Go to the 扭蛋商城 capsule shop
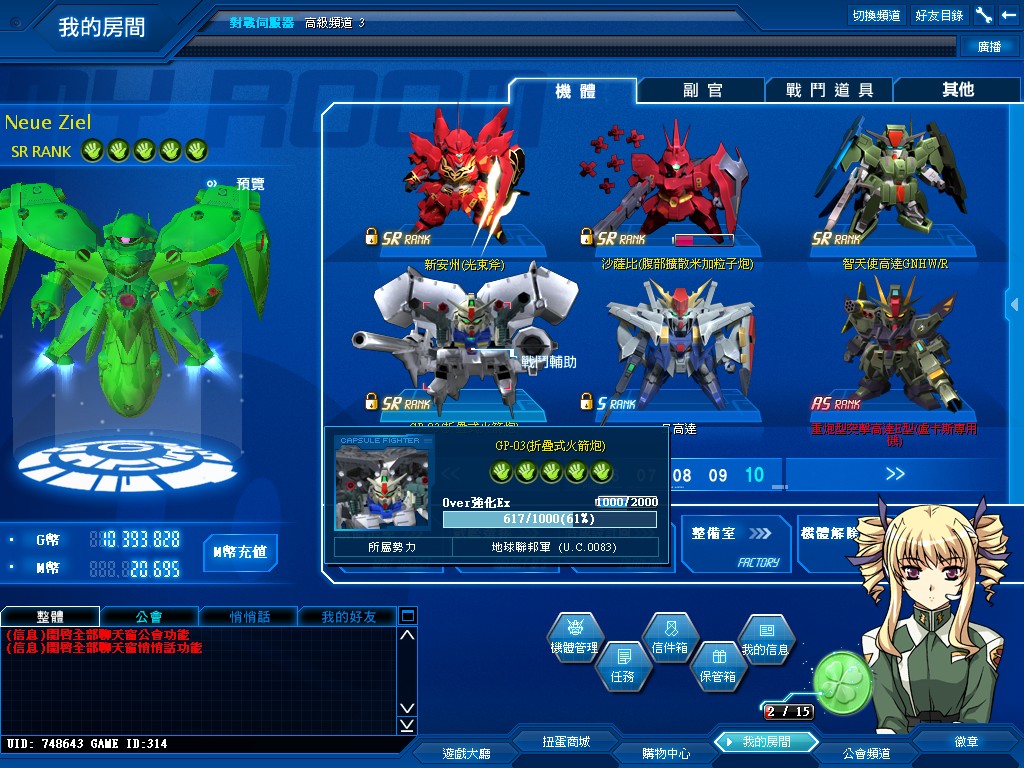Screen dimensions: 1024x768 pos(566,742)
